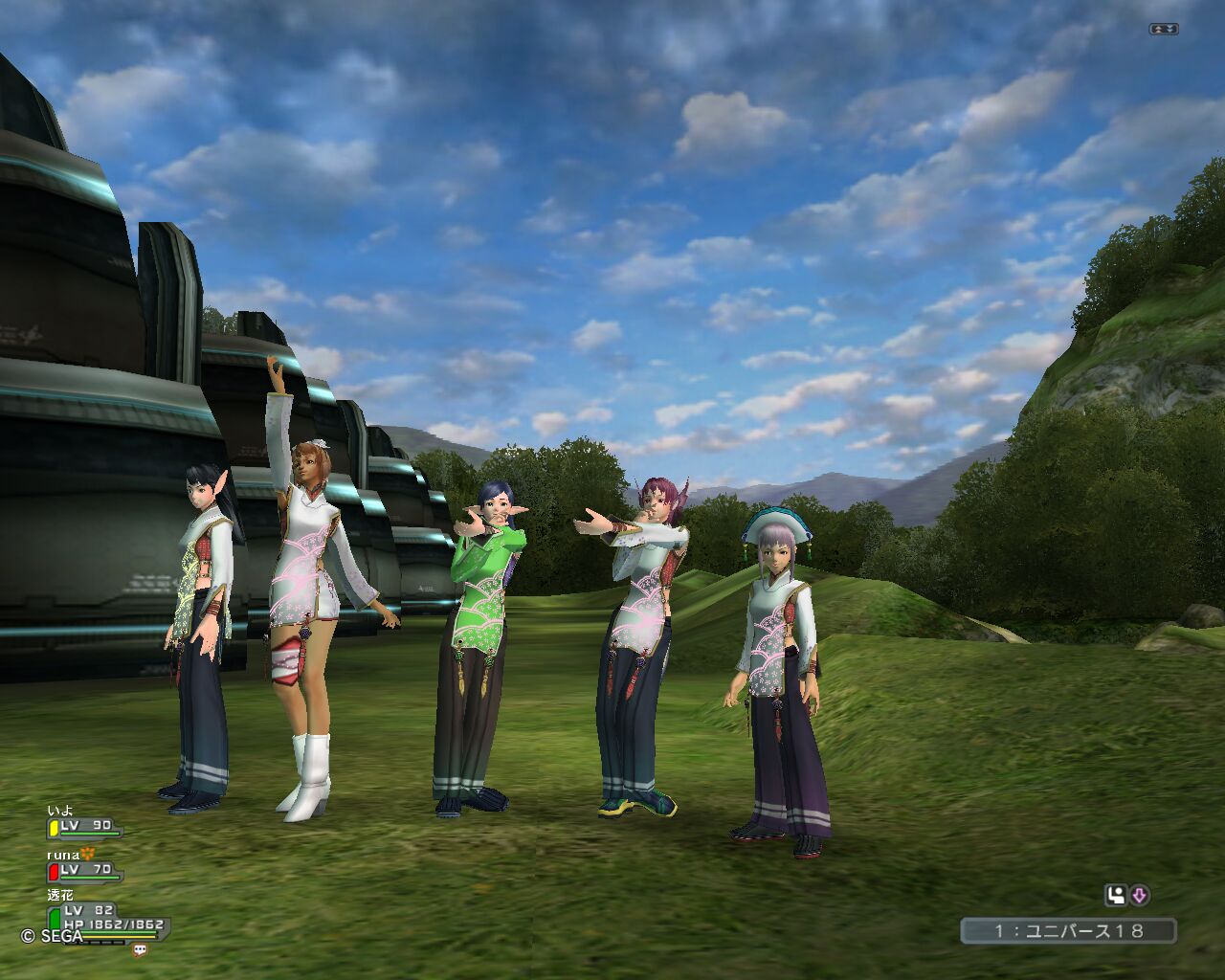Click the pink down-arrow icon

pos(1140,896)
